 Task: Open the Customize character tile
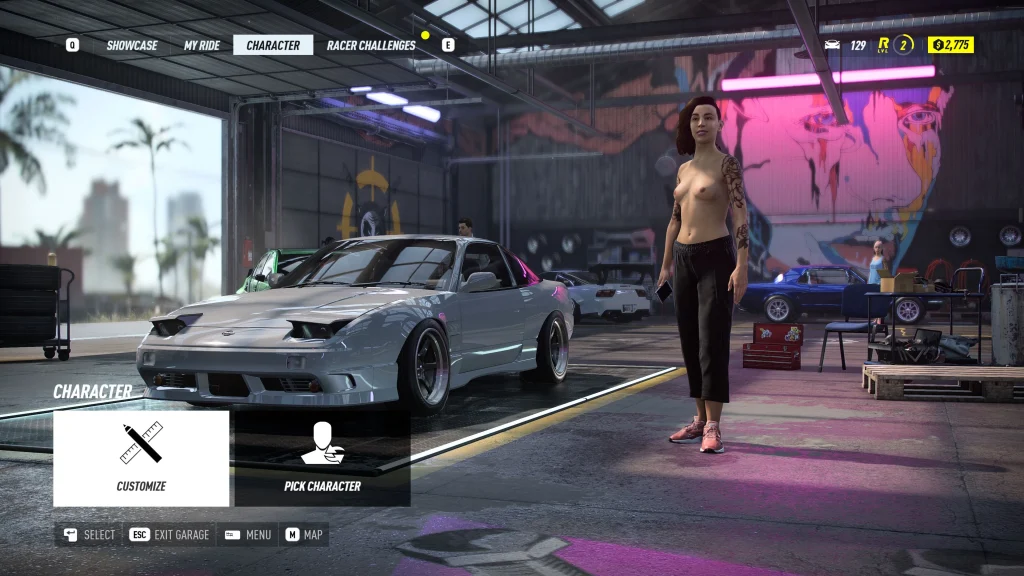point(141,458)
